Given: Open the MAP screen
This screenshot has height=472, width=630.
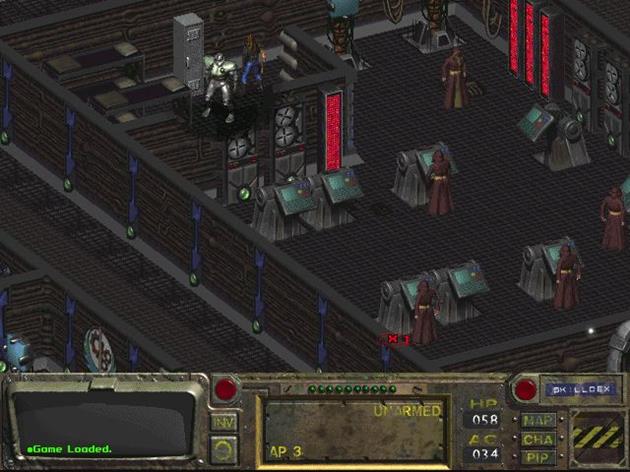Looking at the screenshot, I should coord(537,420).
